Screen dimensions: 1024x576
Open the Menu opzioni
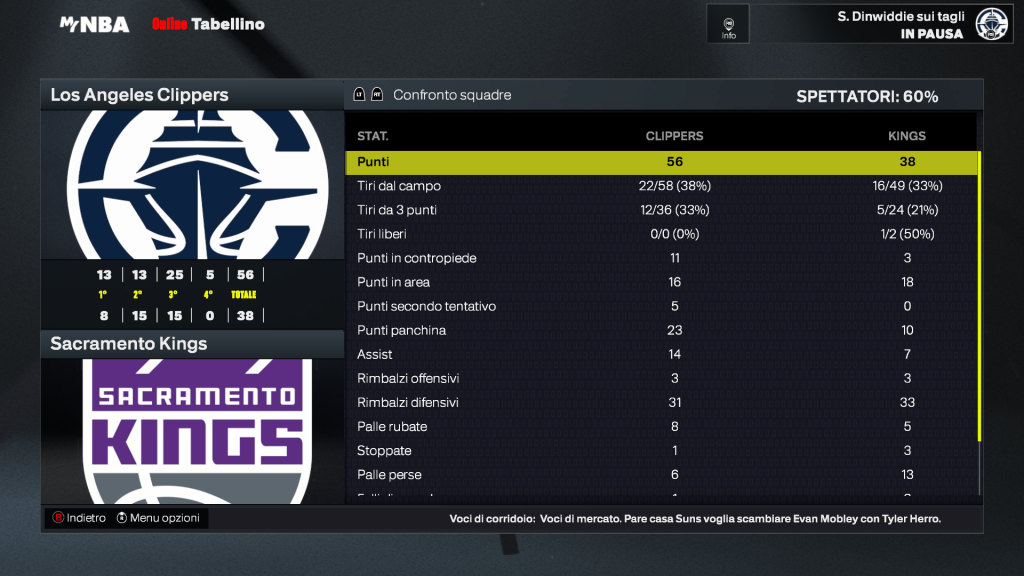[x=158, y=518]
